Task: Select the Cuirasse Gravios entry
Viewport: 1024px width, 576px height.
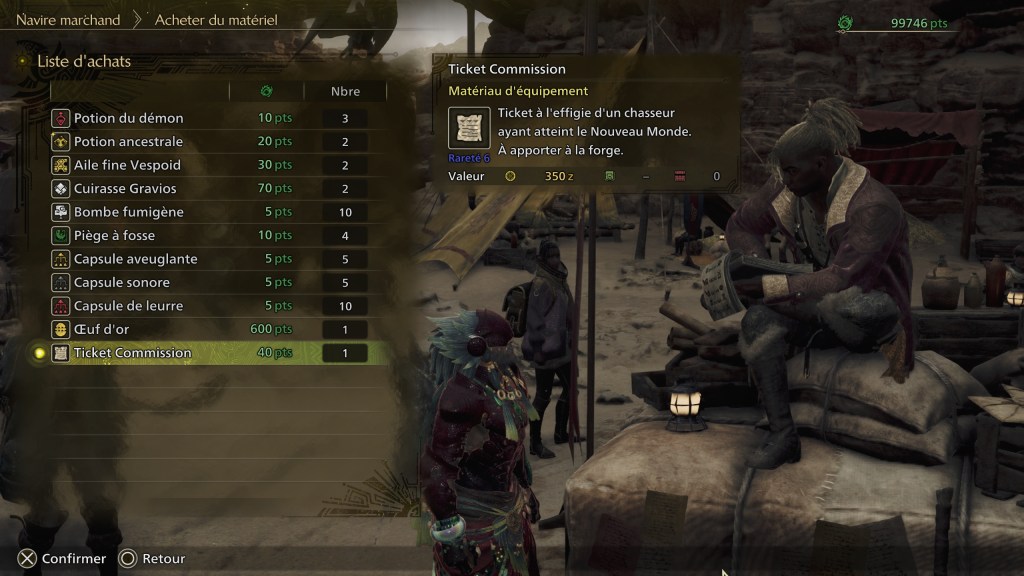Action: click(125, 189)
